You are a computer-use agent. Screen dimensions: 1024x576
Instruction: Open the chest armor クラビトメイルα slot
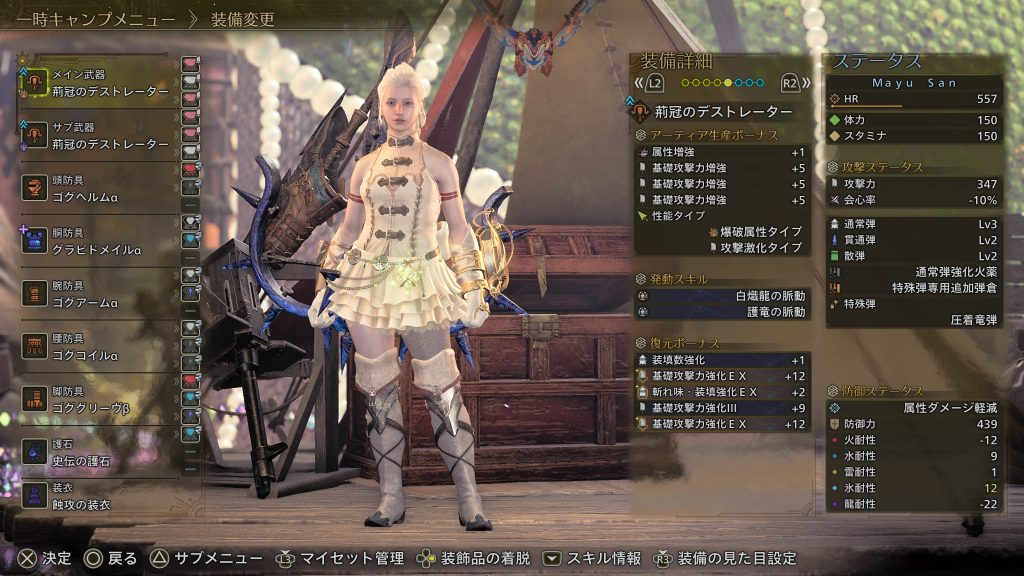tap(100, 242)
